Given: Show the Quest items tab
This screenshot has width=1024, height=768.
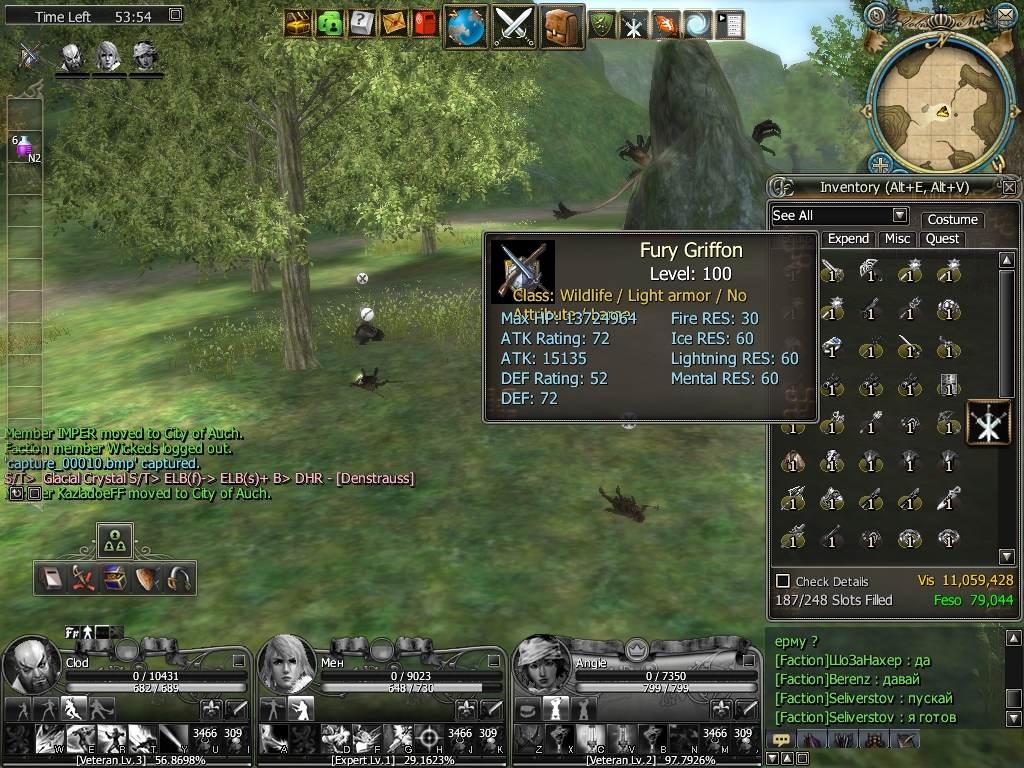Looking at the screenshot, I should (942, 239).
